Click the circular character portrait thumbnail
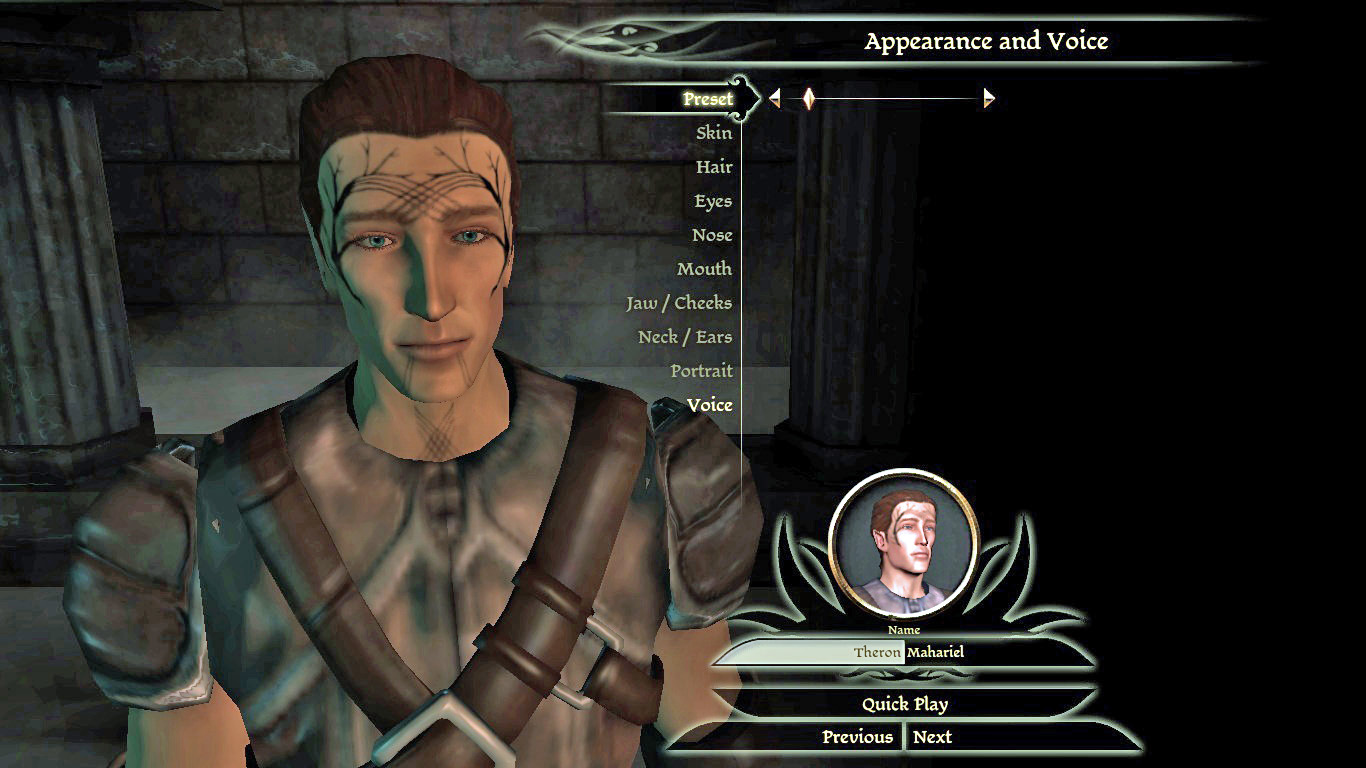The image size is (1366, 768). tap(903, 541)
